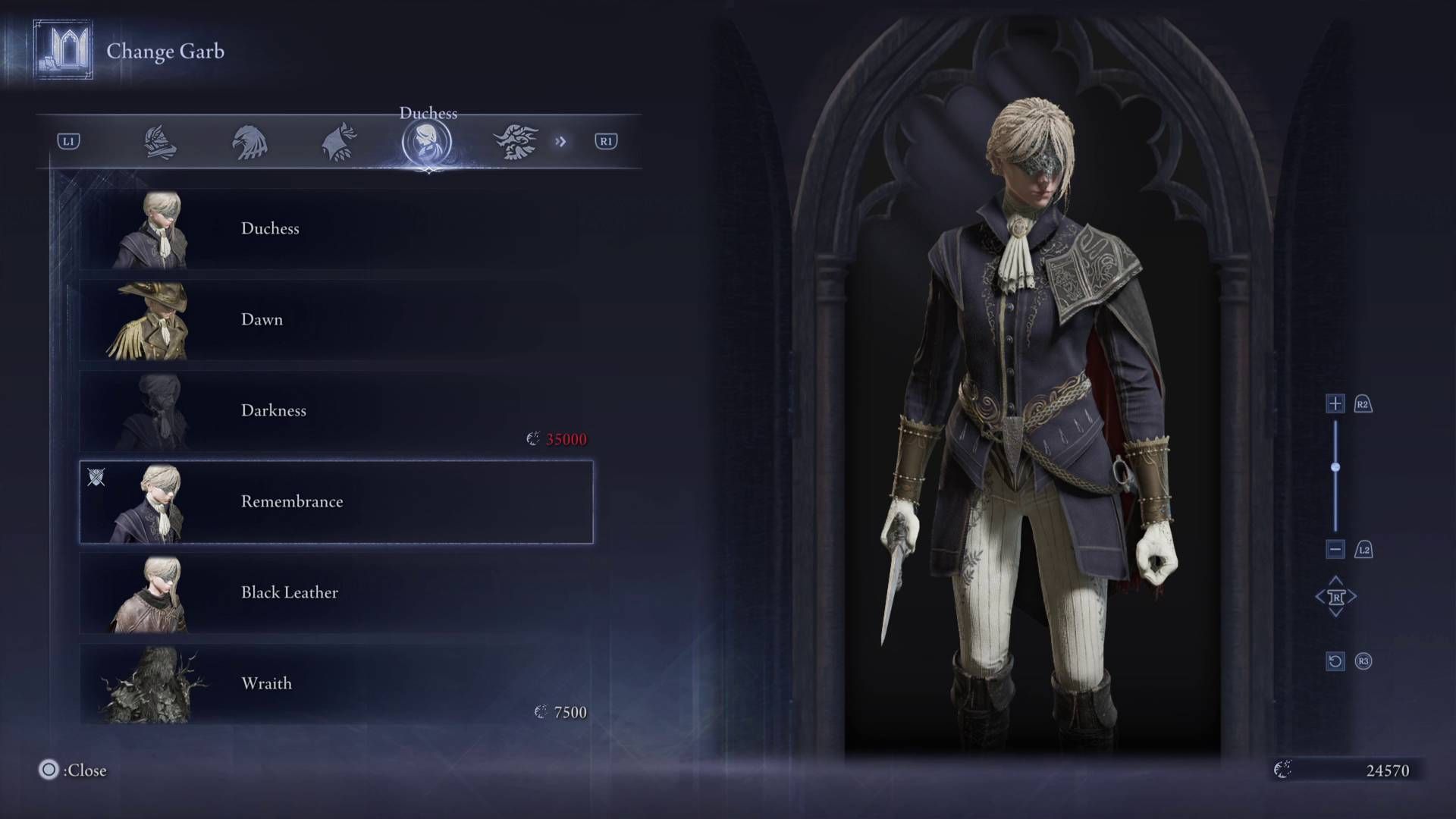Click the R2 zoom-in plus icon

click(1335, 404)
